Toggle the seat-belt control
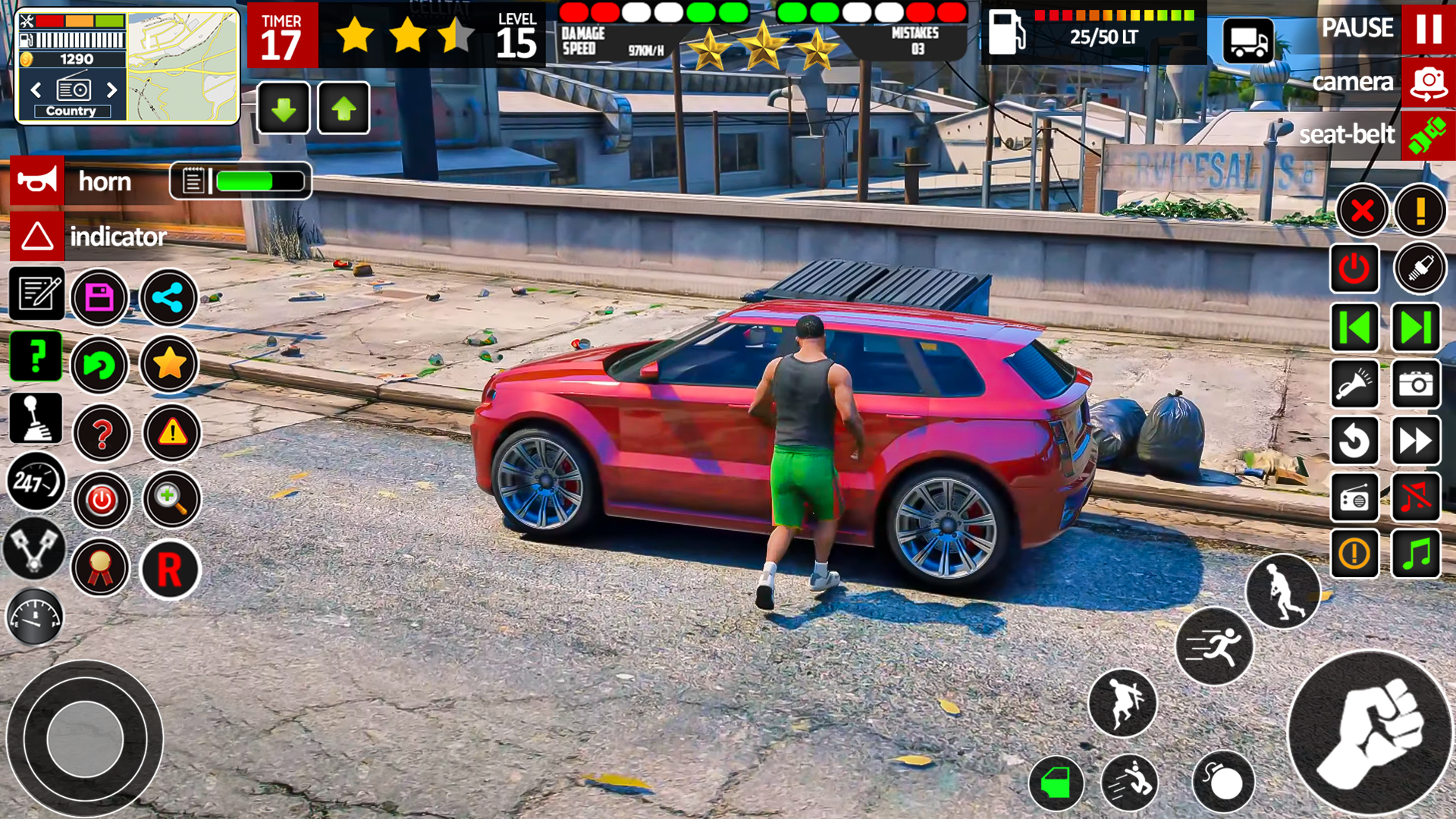This screenshot has width=1456, height=819. coord(1348,135)
